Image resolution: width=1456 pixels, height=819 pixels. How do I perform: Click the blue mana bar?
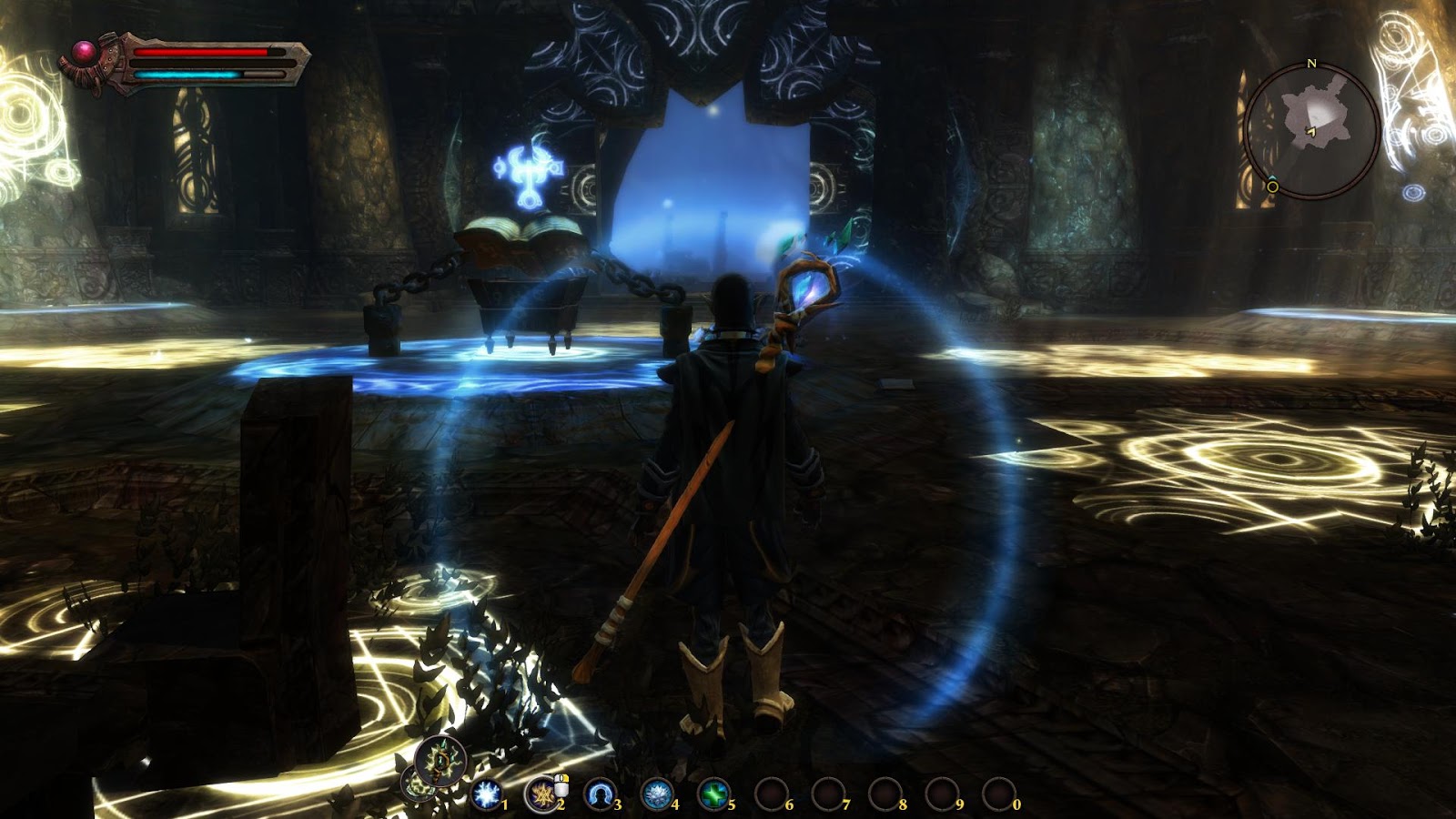pyautogui.click(x=187, y=75)
